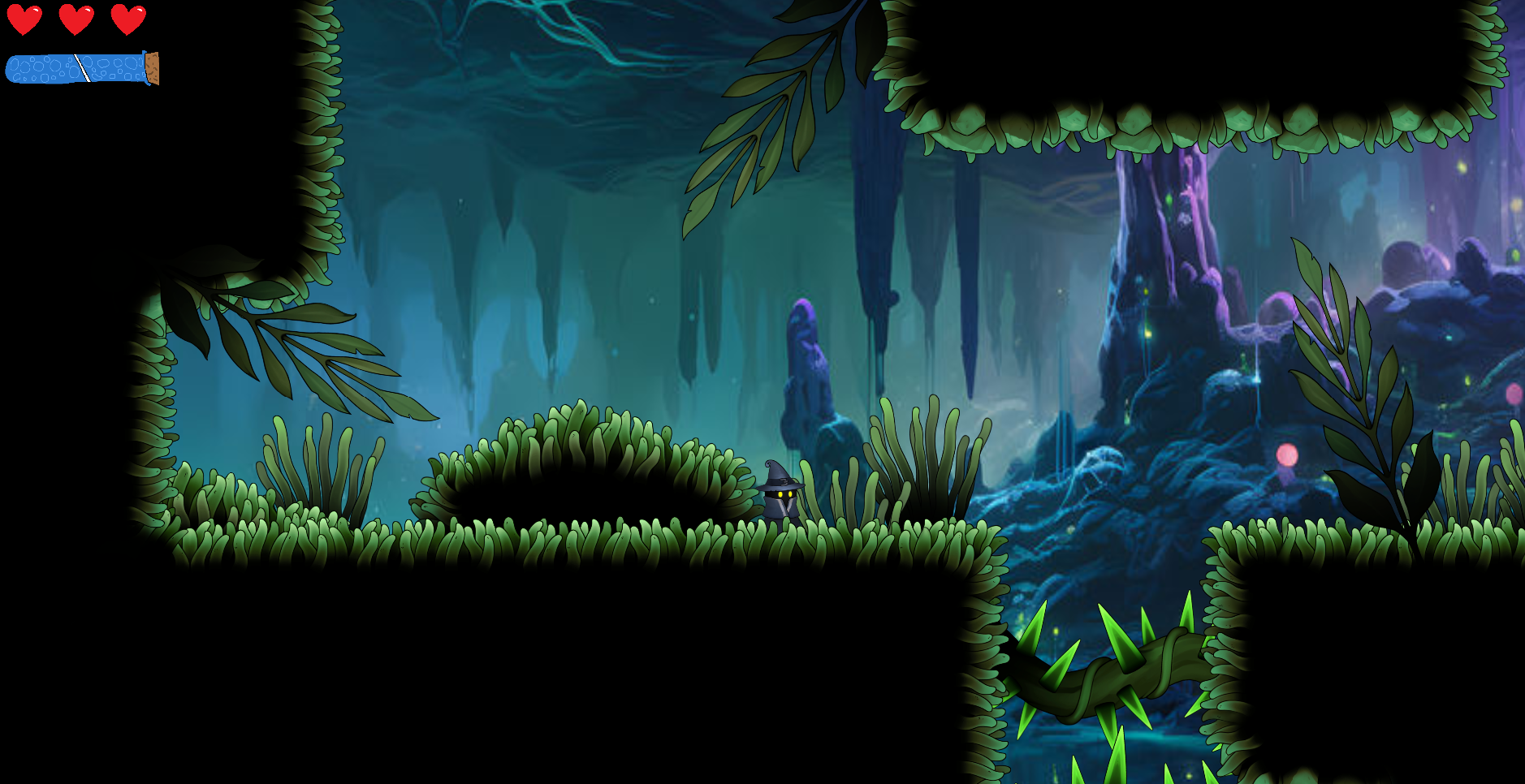Click the pink orb at the far right edge

[x=1513, y=394]
